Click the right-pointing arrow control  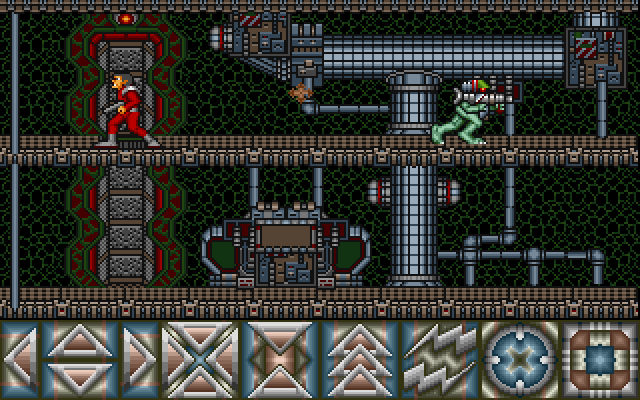(141, 359)
